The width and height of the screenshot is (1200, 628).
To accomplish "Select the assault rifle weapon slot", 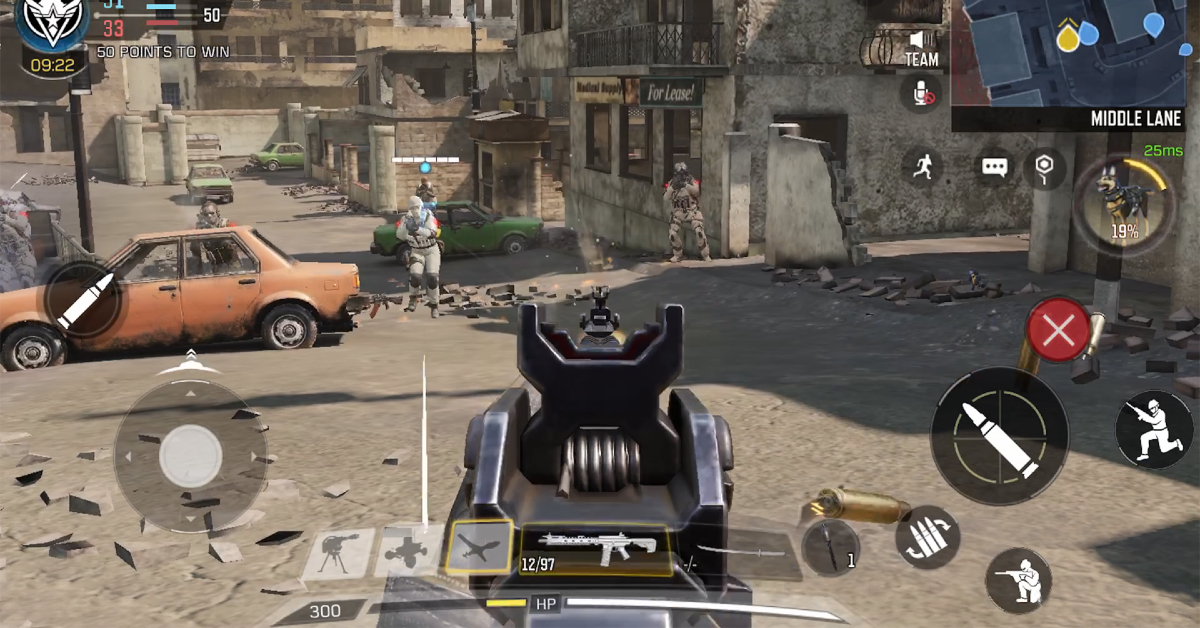I will tap(596, 549).
